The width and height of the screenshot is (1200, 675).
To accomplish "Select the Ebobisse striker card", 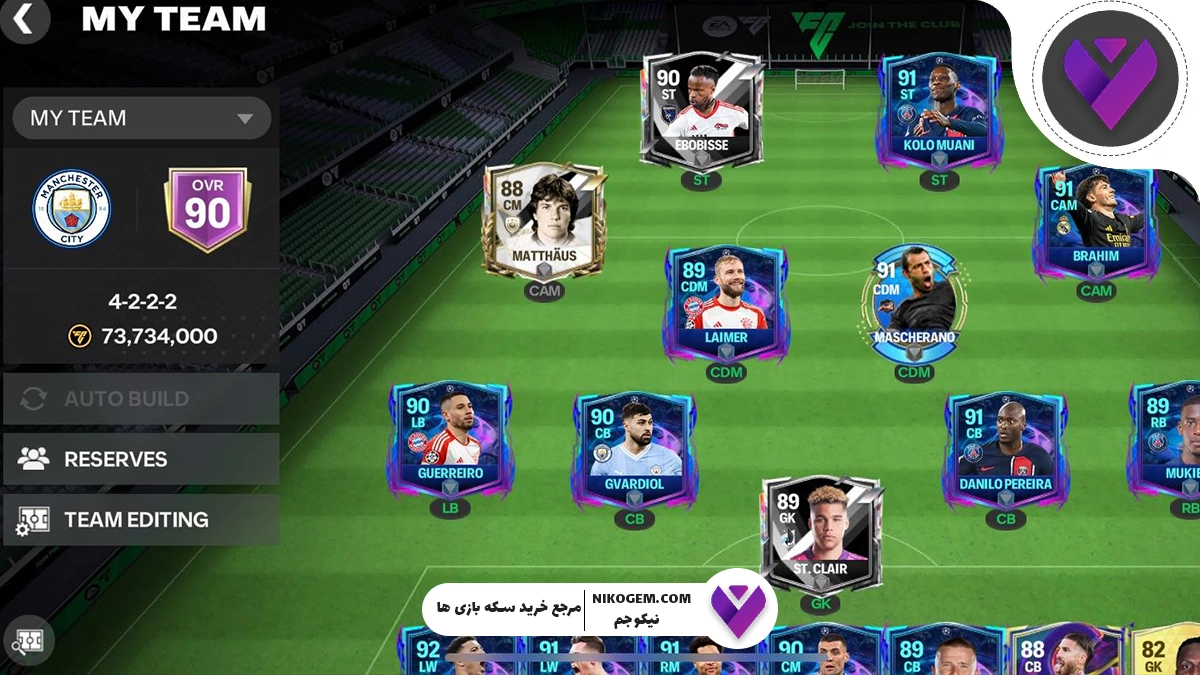I will tap(701, 110).
